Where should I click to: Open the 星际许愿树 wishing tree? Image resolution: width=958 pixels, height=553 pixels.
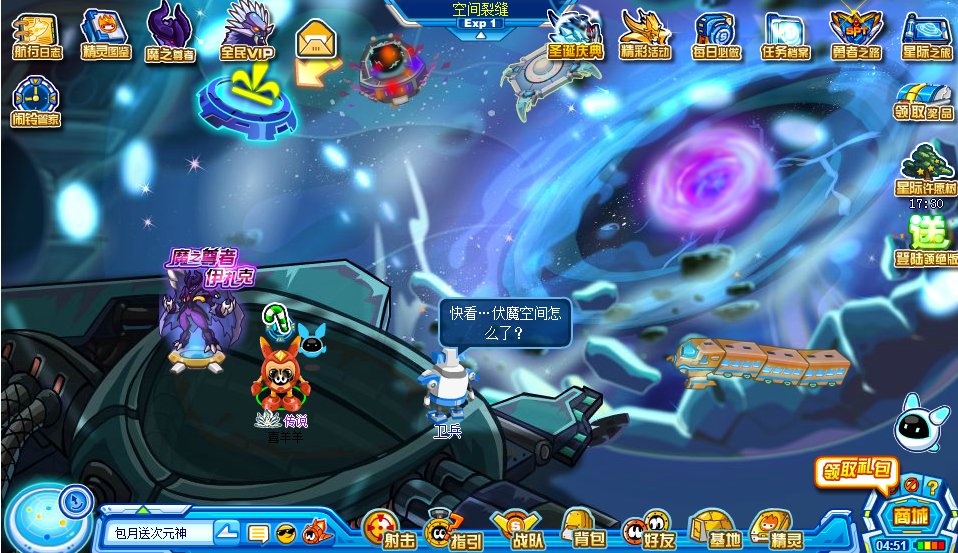coord(925,169)
